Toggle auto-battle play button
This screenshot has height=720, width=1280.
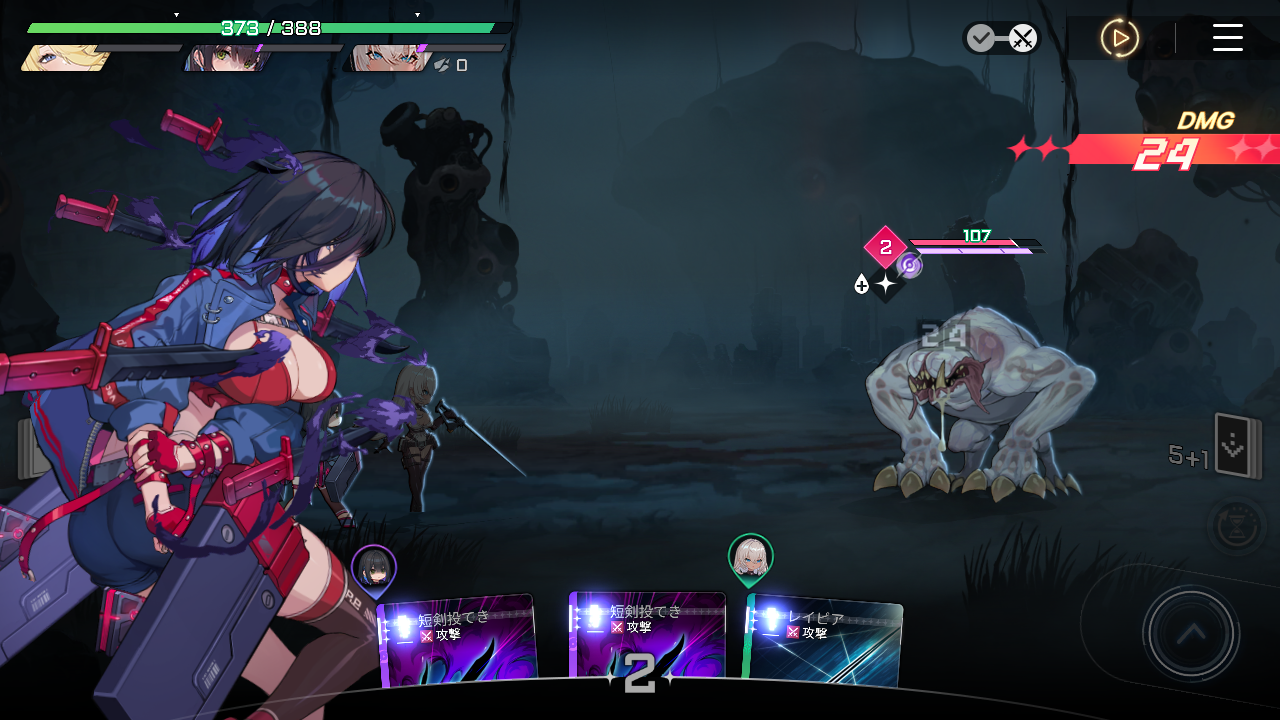tap(1120, 38)
